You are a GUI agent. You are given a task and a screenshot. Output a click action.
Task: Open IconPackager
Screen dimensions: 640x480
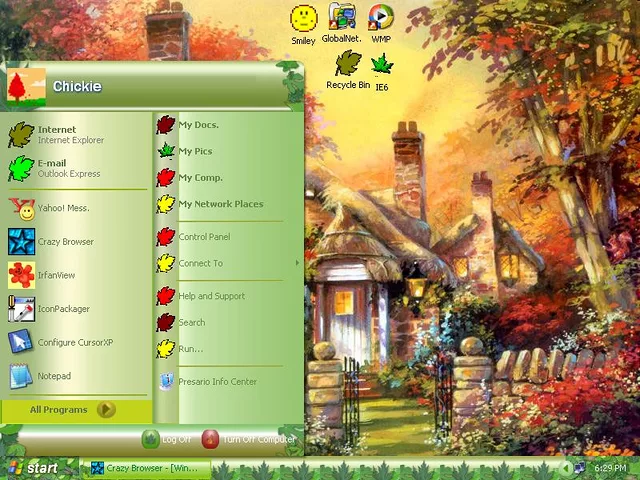tap(63, 309)
